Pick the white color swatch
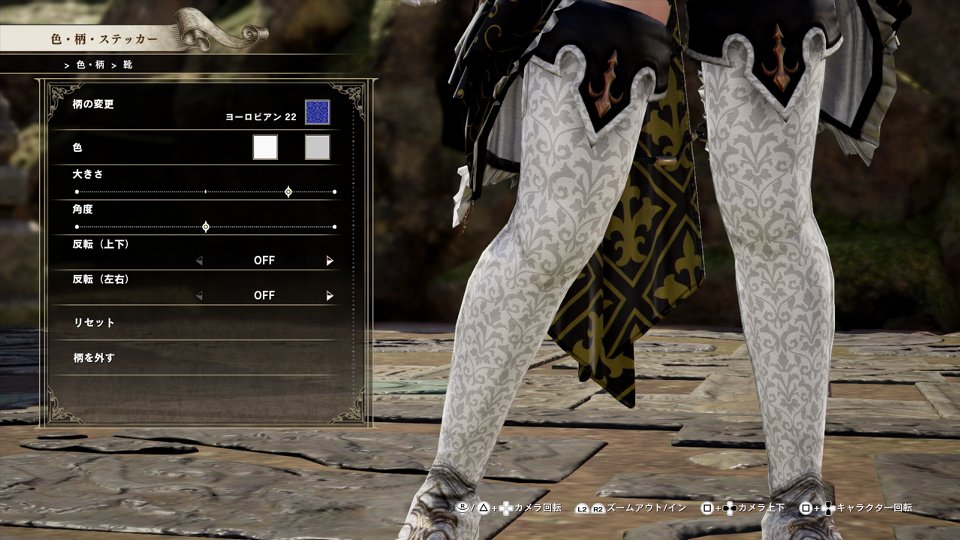Image resolution: width=960 pixels, height=540 pixels. (265, 147)
